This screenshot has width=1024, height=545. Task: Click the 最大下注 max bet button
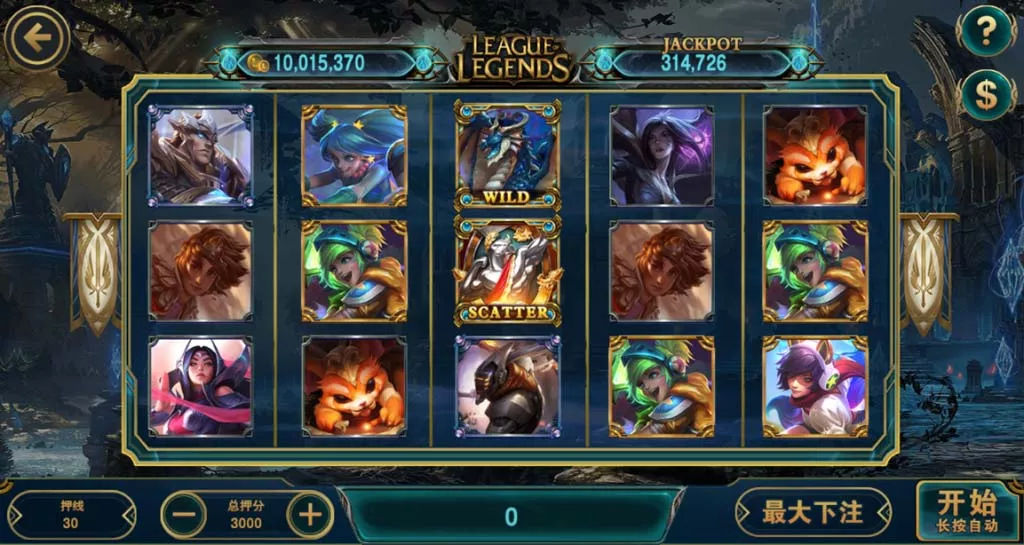click(x=812, y=513)
